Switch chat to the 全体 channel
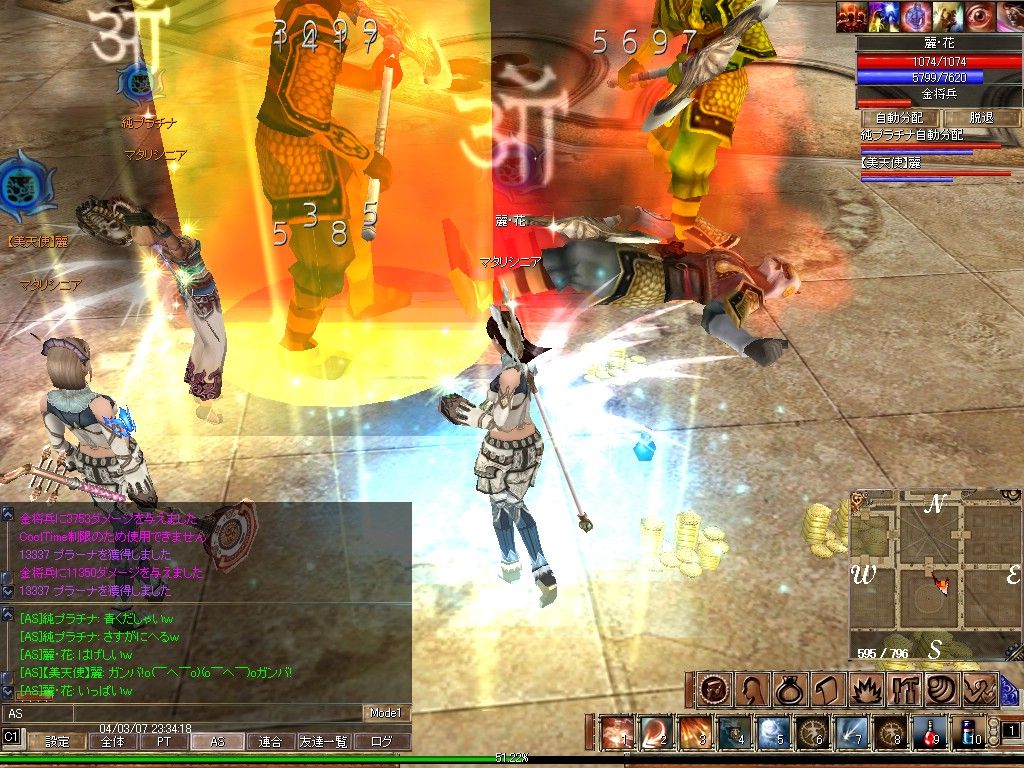The width and height of the screenshot is (1024, 768). click(112, 742)
